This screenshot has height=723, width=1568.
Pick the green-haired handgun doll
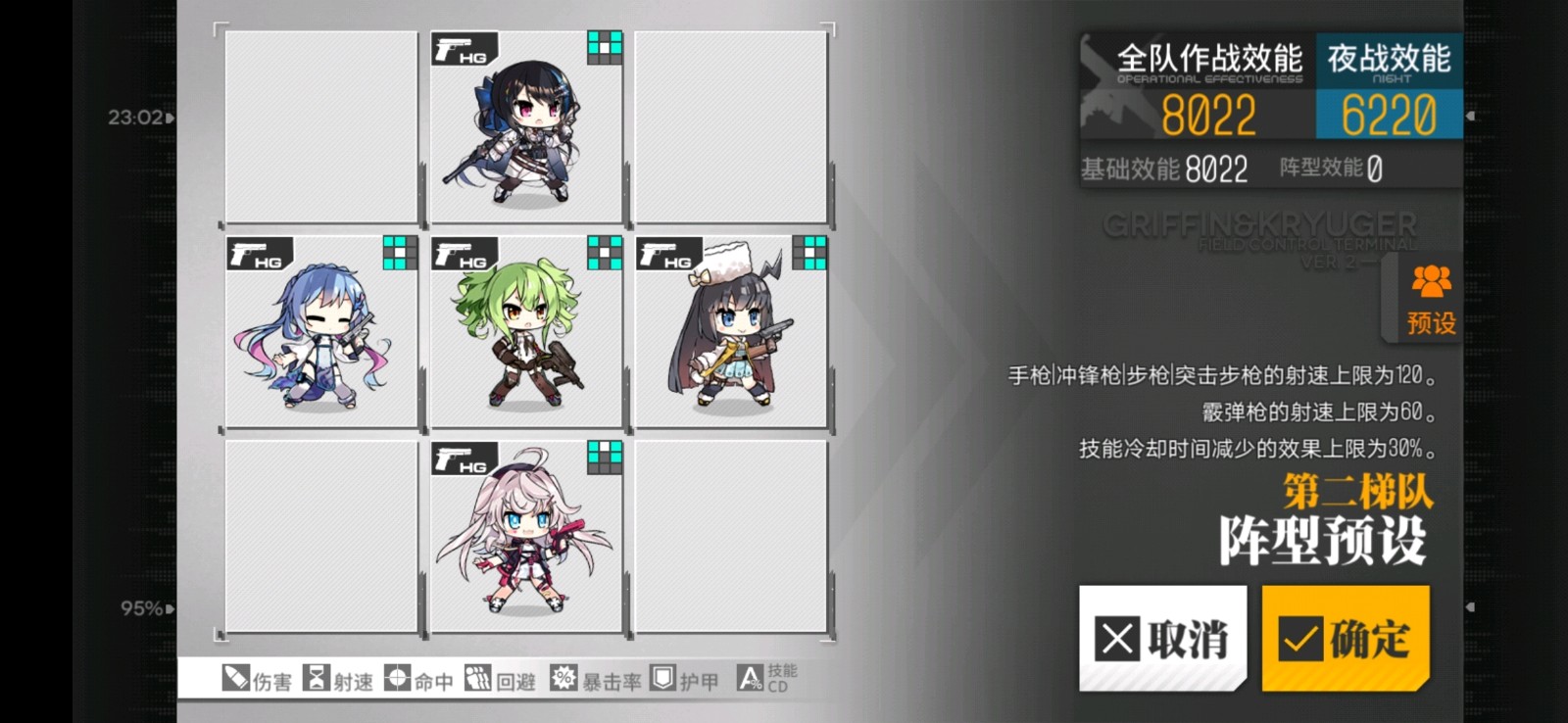pyautogui.click(x=526, y=332)
